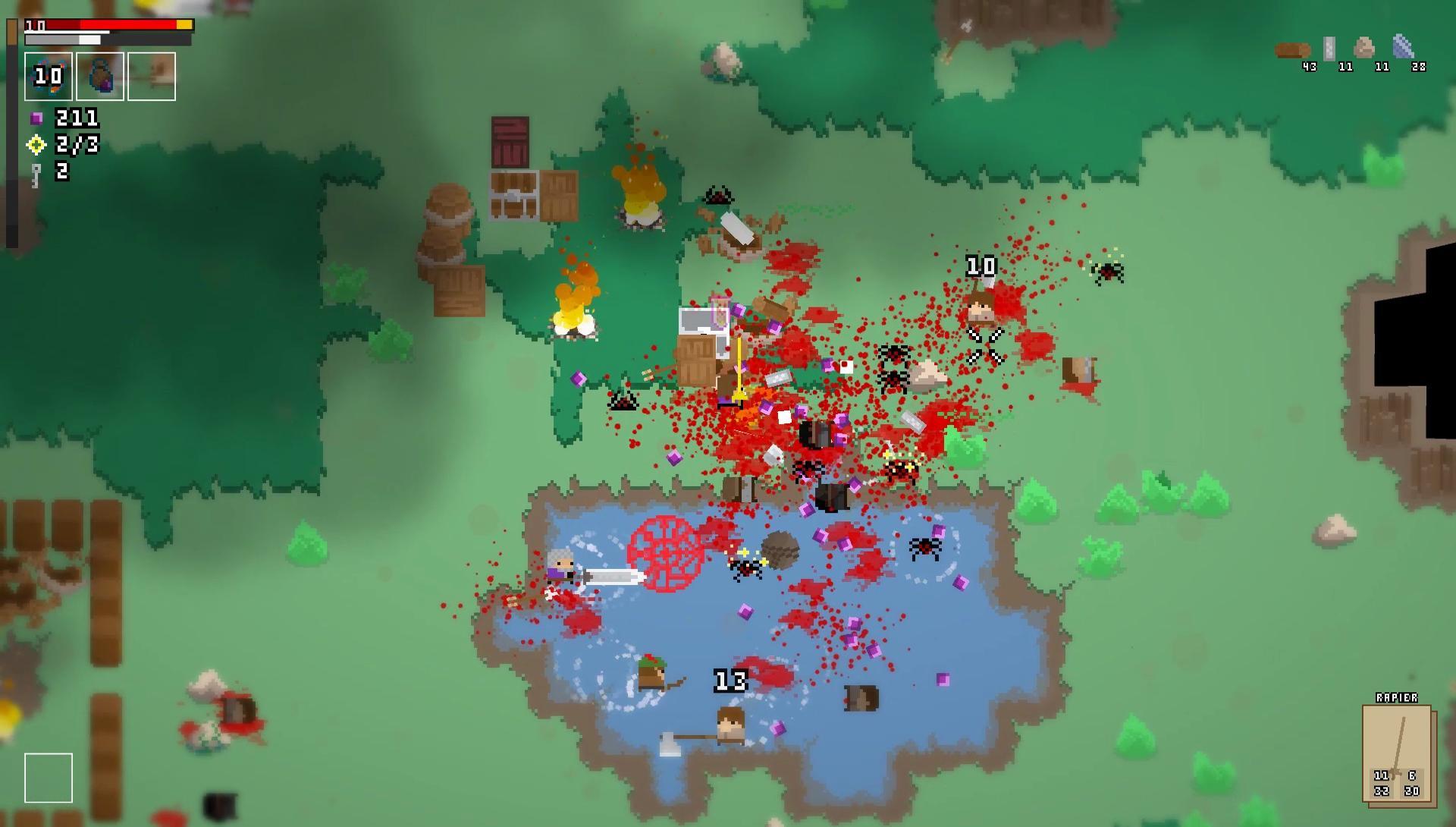
Task: Toggle the blue potion bag slot
Action: click(x=100, y=76)
